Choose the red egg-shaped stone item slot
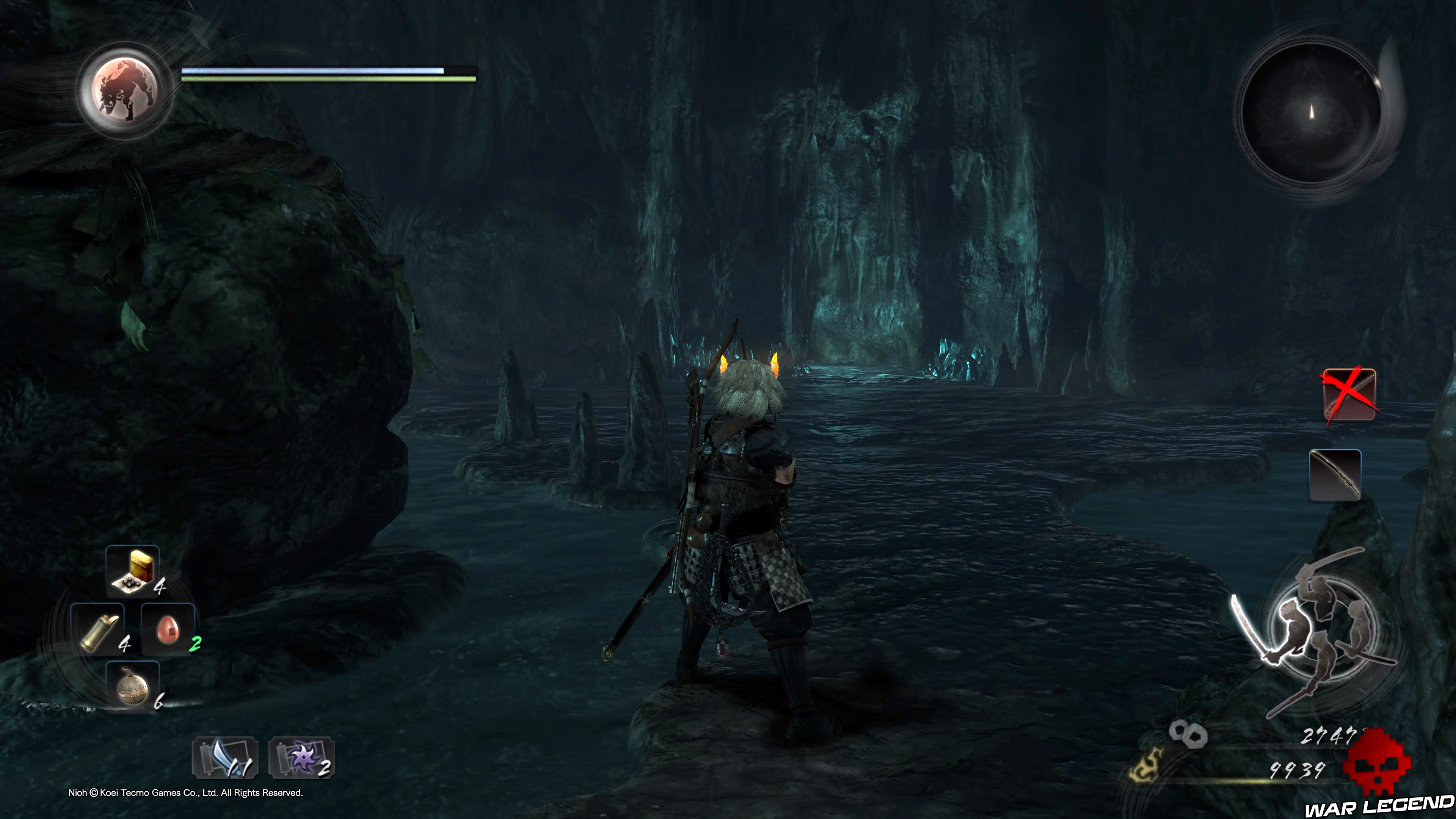This screenshot has height=819, width=1456. pos(168,630)
